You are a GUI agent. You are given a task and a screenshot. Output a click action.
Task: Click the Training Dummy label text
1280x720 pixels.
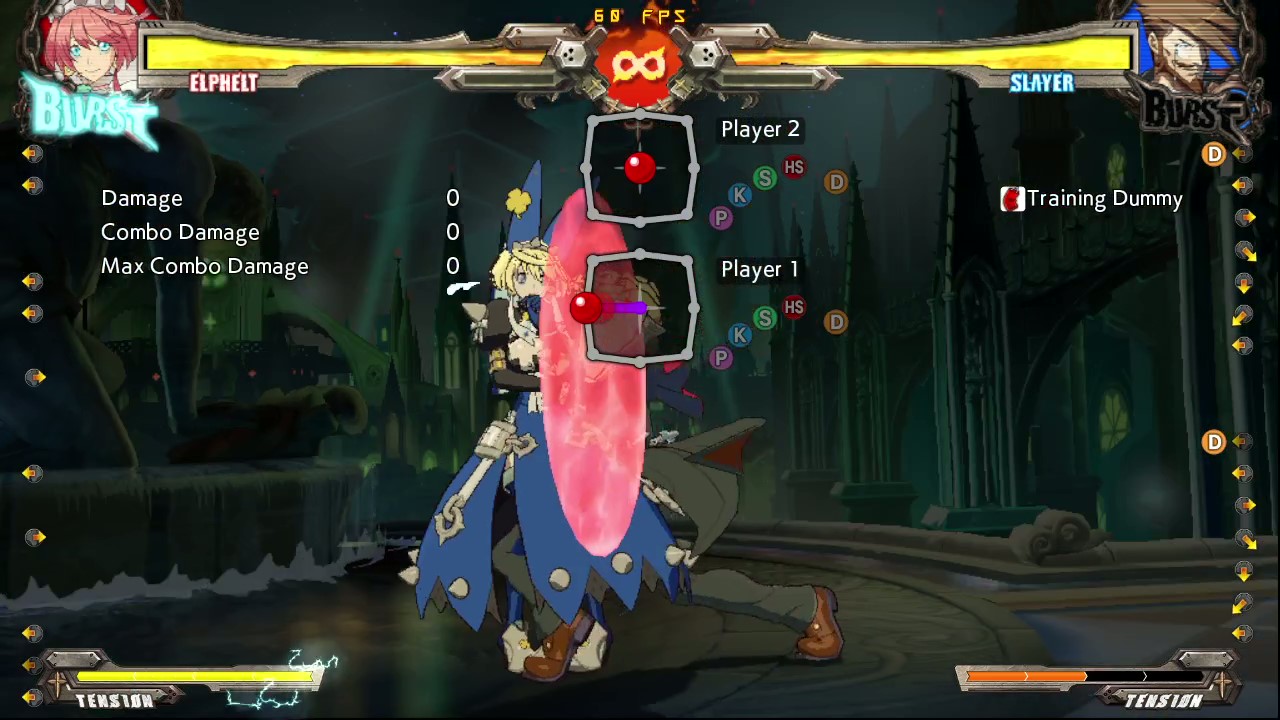tap(1104, 198)
